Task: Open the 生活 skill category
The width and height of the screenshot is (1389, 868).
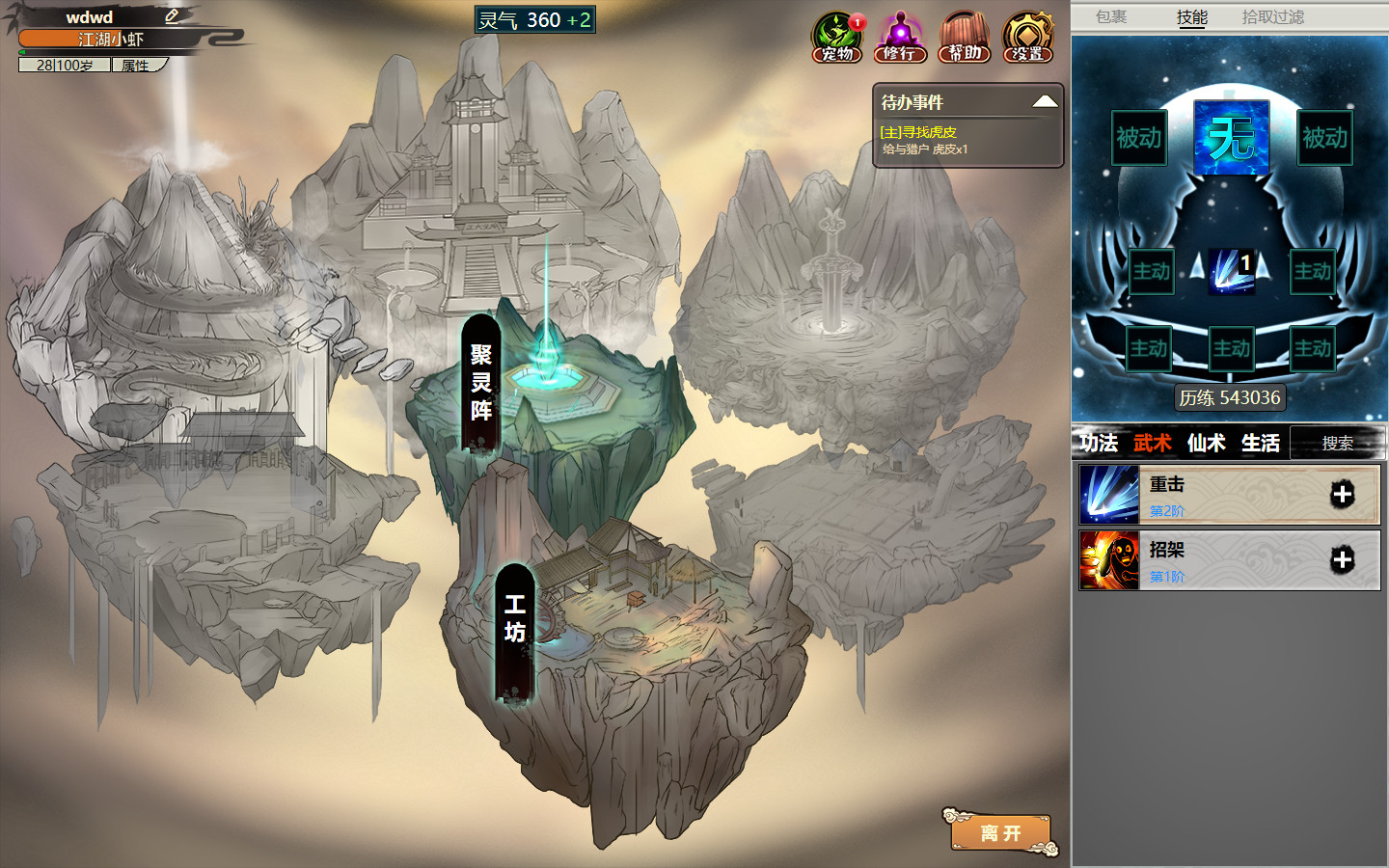Action: click(x=1261, y=443)
